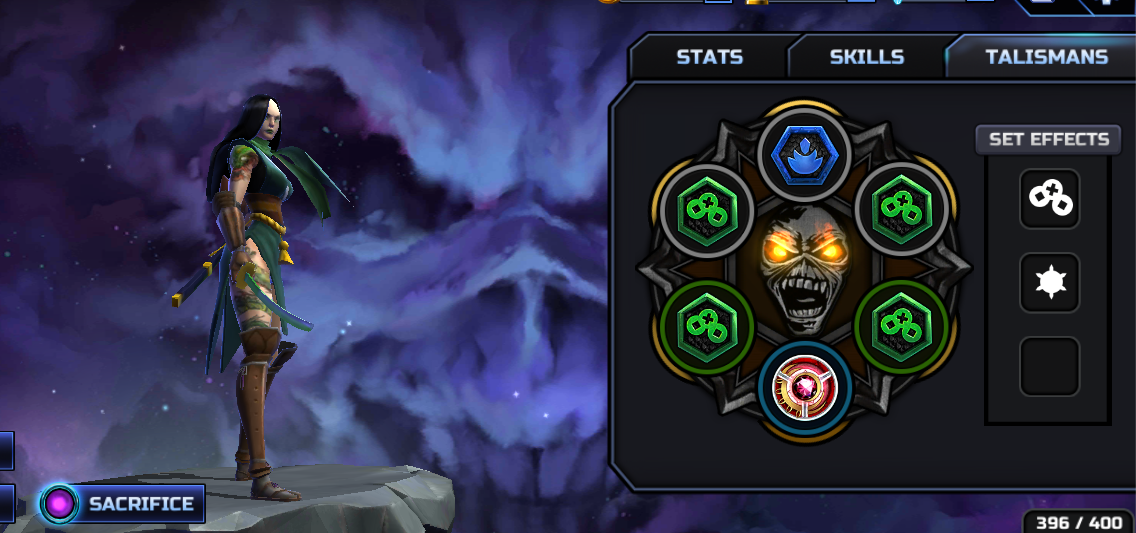Viewport: 1136px width, 533px height.
Task: Show the Set Effects details
Action: 1048,139
